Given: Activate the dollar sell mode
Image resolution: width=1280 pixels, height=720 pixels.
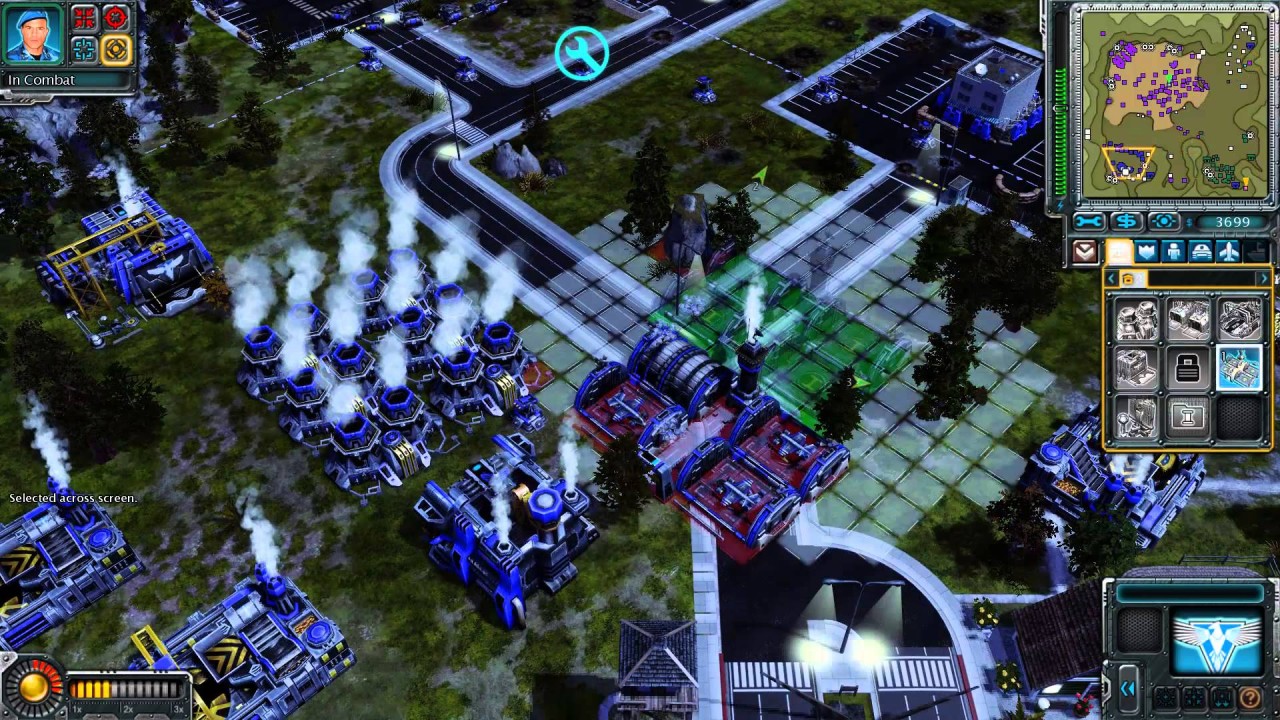Looking at the screenshot, I should [x=1127, y=222].
